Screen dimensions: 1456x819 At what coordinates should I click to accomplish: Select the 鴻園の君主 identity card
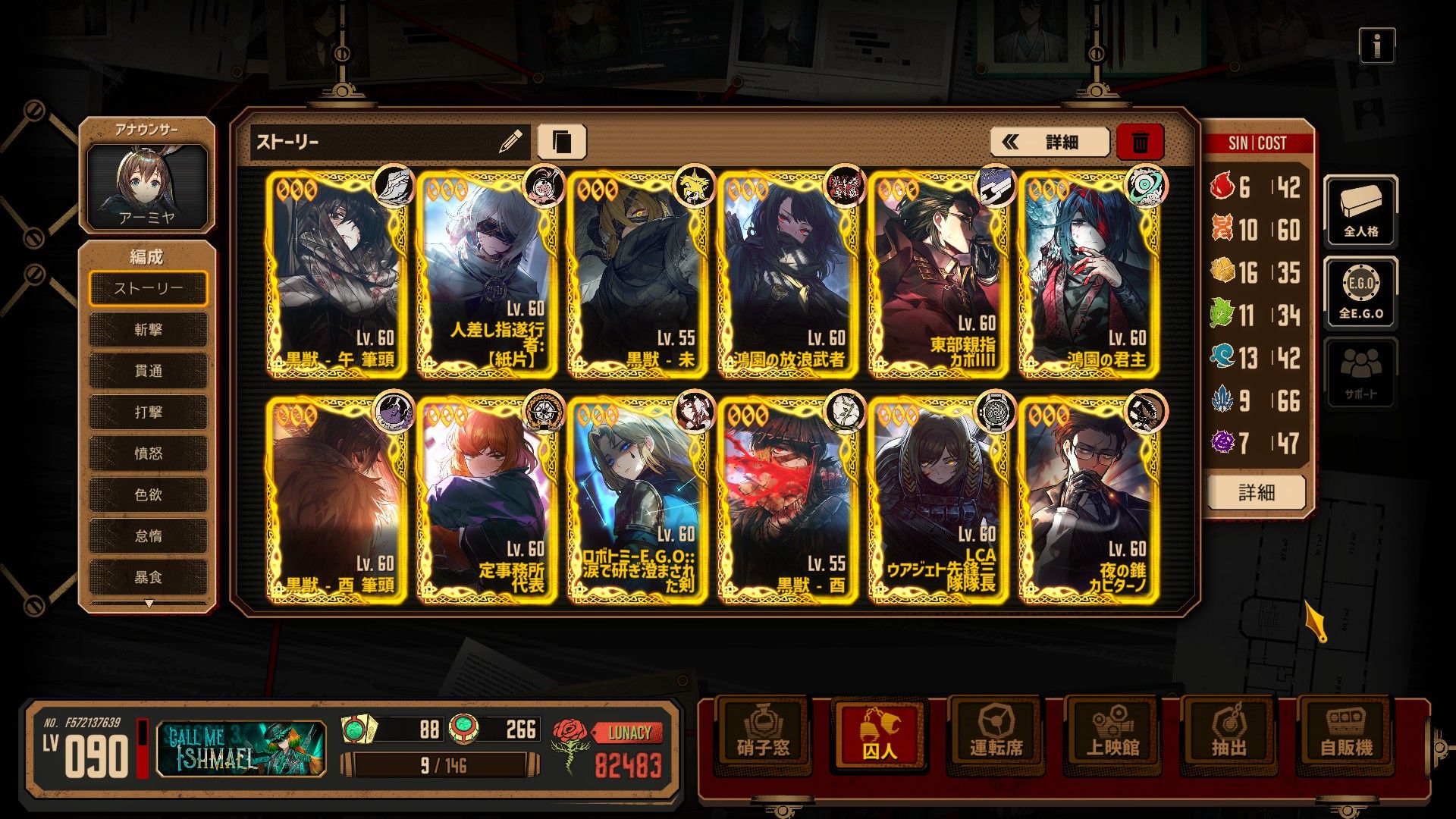[1088, 276]
